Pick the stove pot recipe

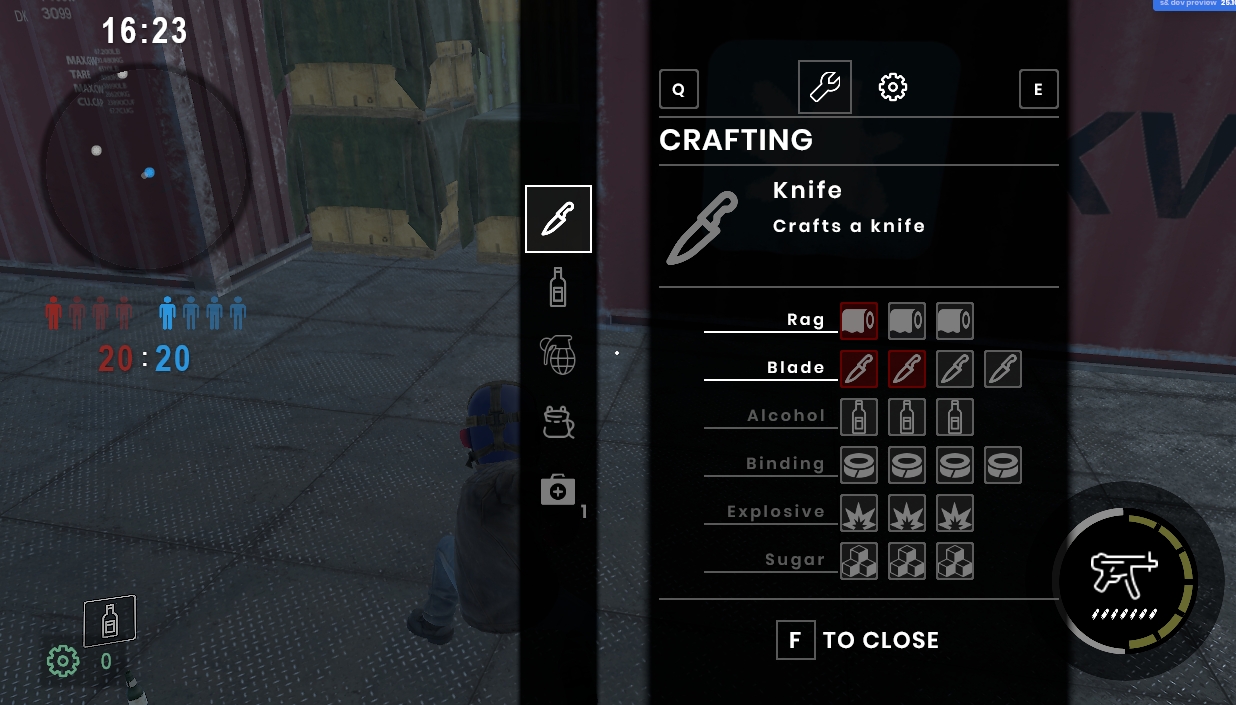click(558, 423)
